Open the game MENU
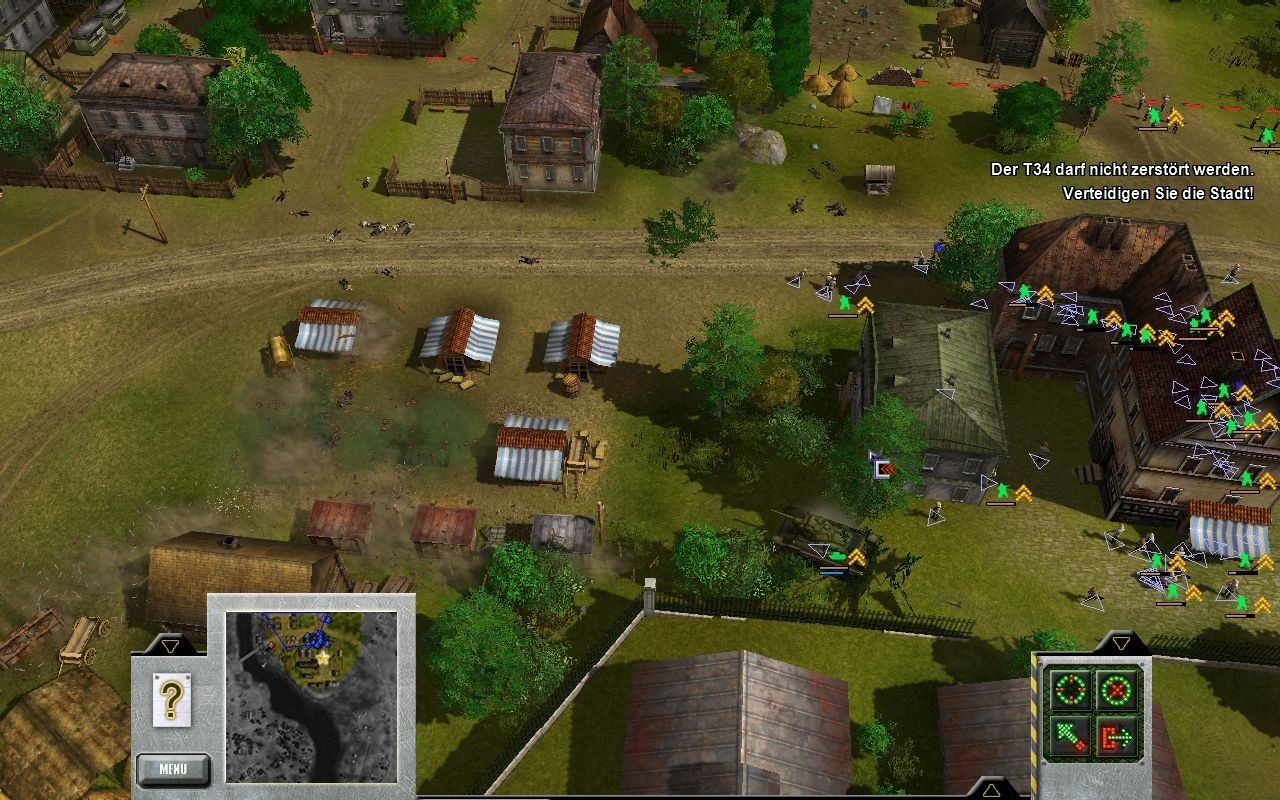 (173, 769)
